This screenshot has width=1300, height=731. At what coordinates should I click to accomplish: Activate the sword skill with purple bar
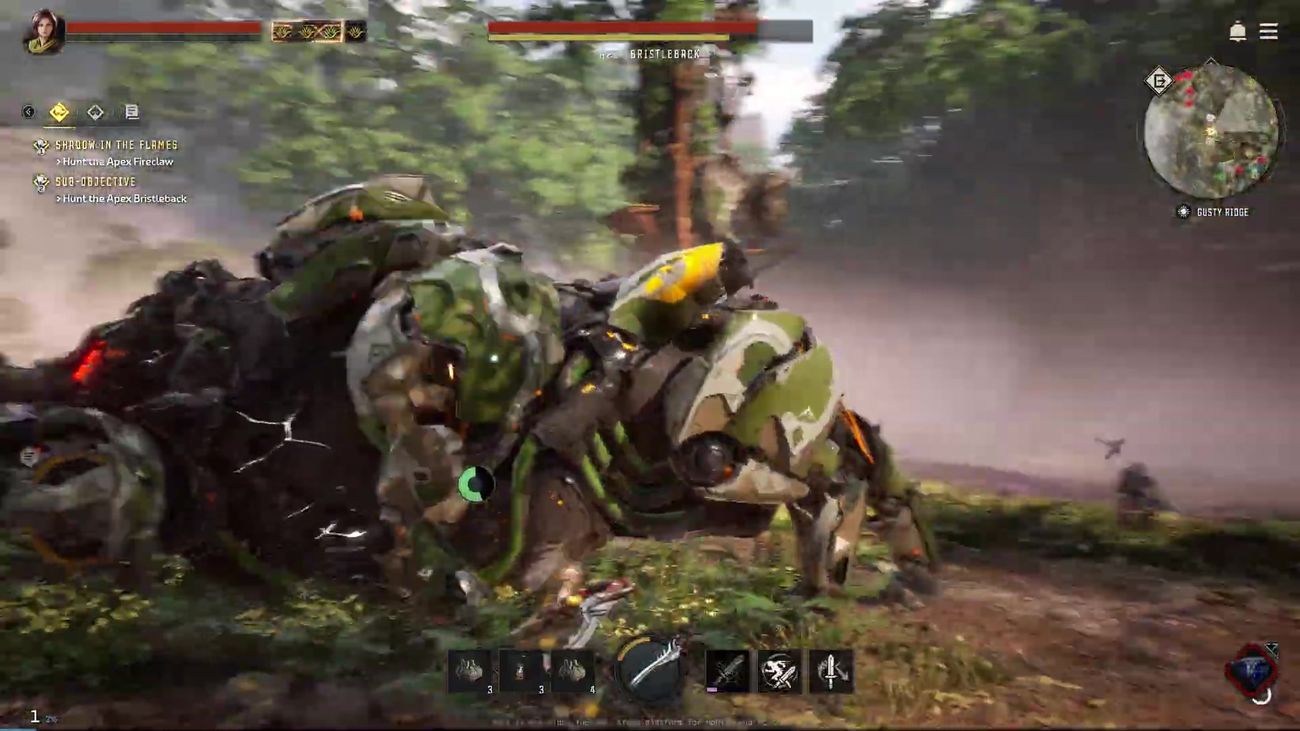[727, 670]
